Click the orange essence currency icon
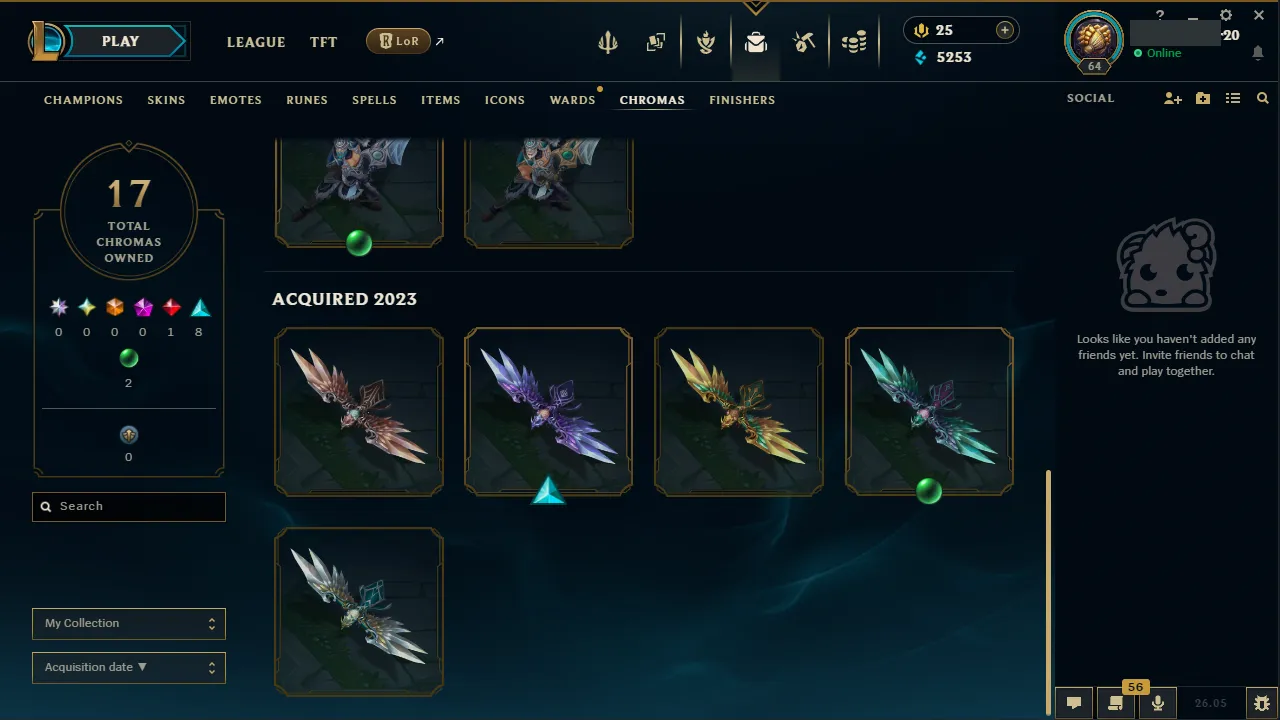Screen dimensions: 1280x720 920,30
